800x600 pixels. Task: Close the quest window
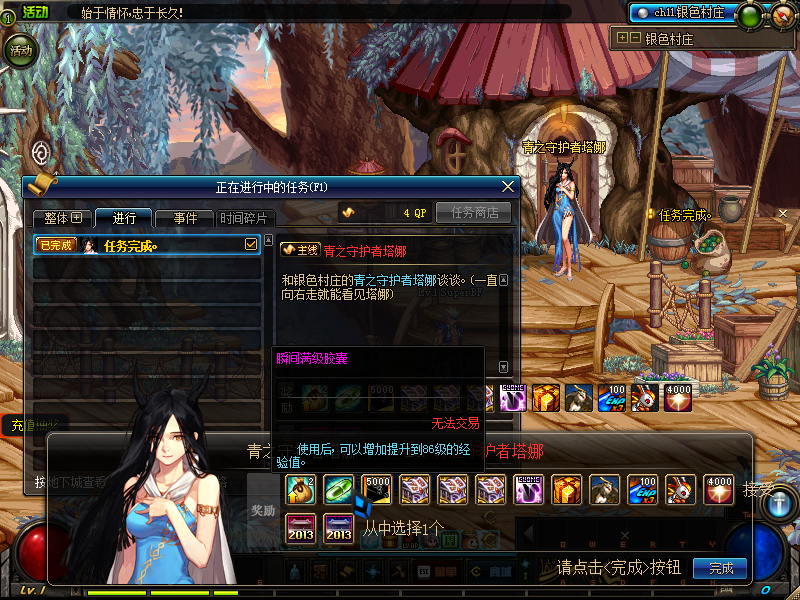(x=508, y=186)
